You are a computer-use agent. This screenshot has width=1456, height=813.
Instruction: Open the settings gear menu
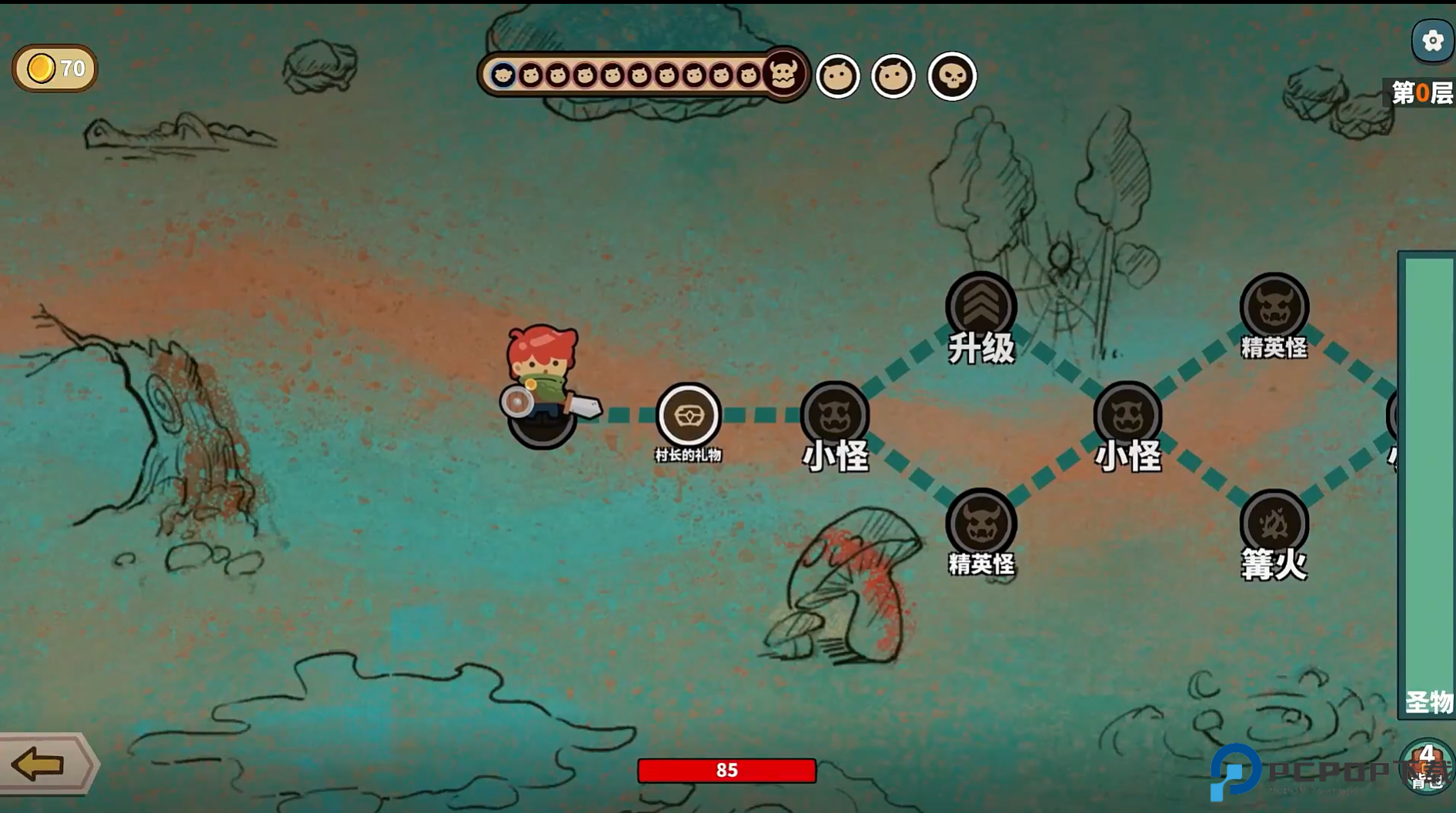click(1432, 41)
